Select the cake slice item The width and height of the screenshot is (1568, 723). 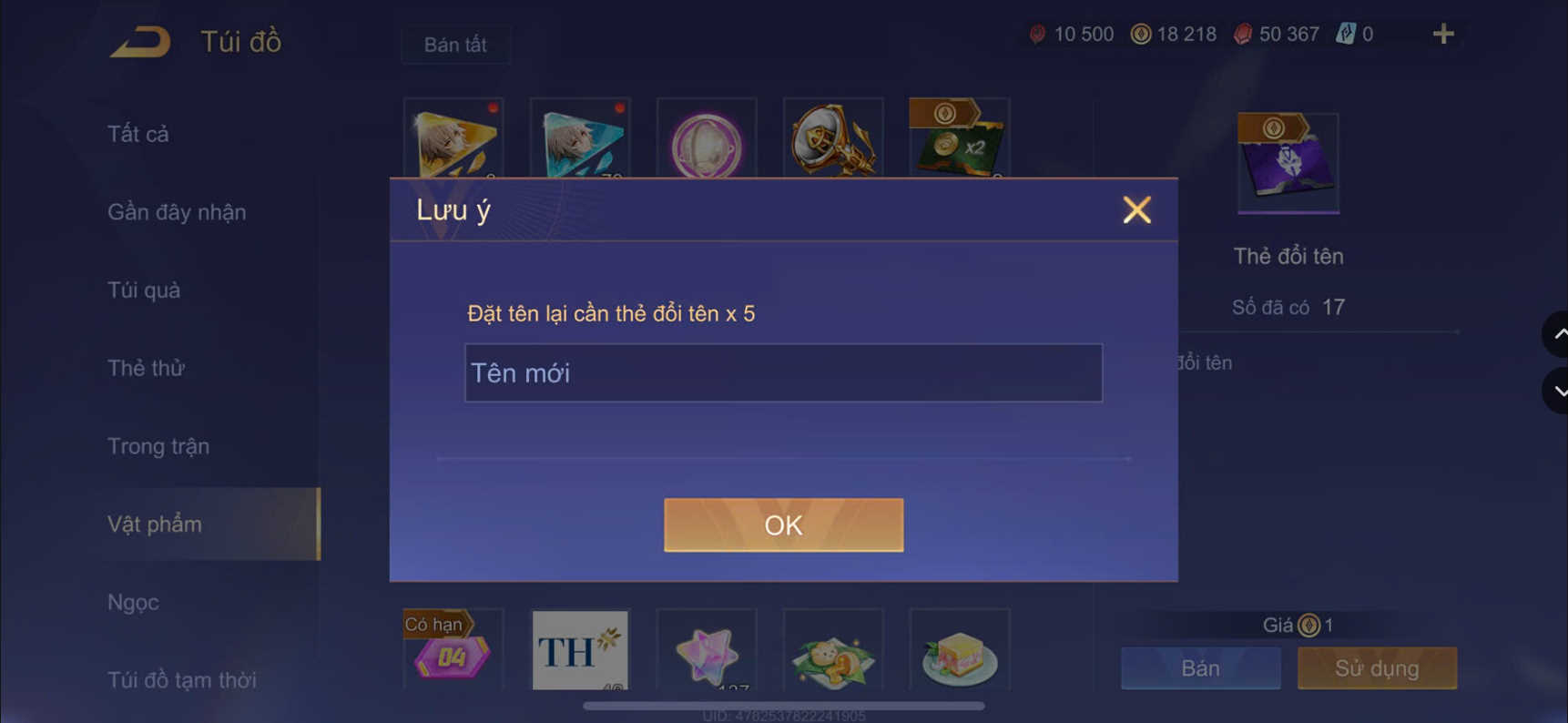(x=959, y=651)
